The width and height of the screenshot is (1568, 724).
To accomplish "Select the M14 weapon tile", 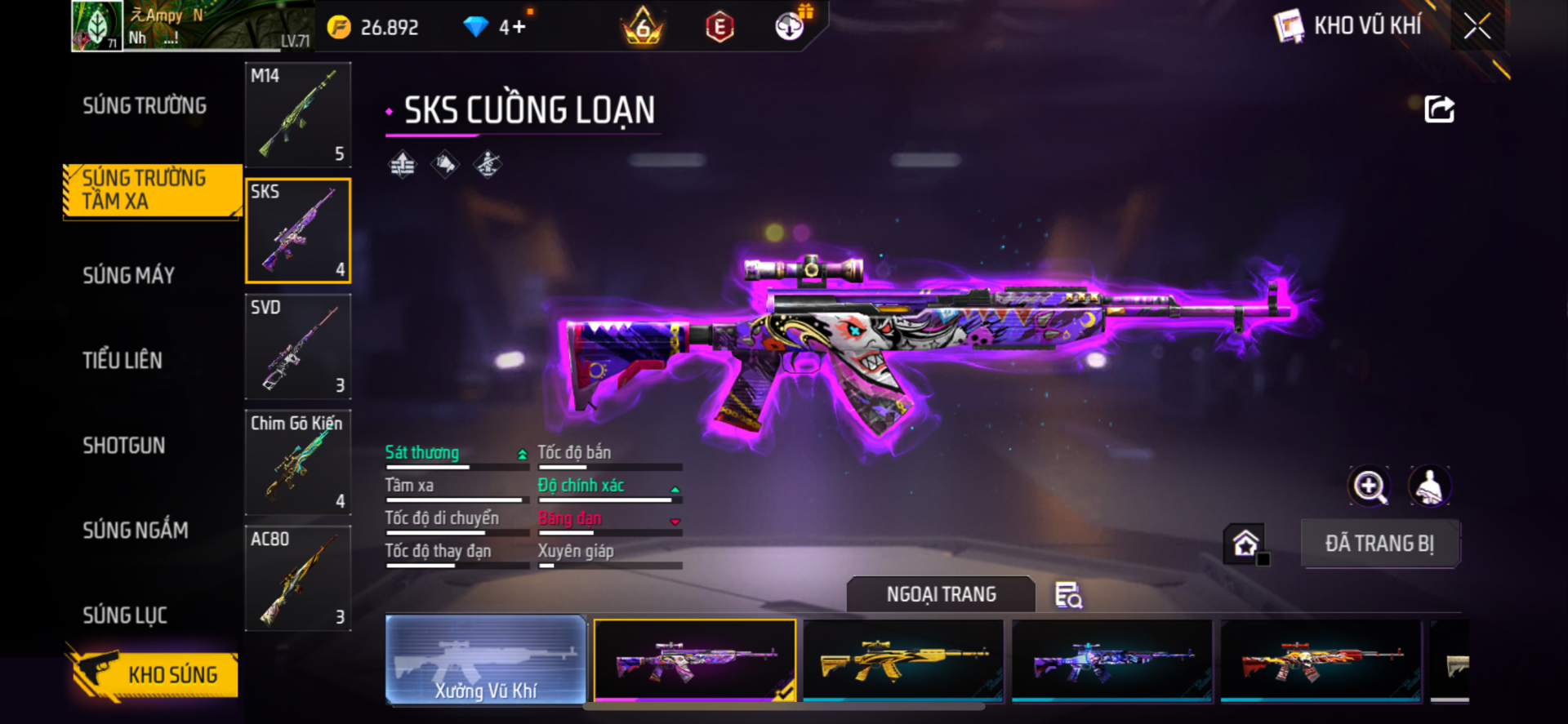I will (x=298, y=115).
